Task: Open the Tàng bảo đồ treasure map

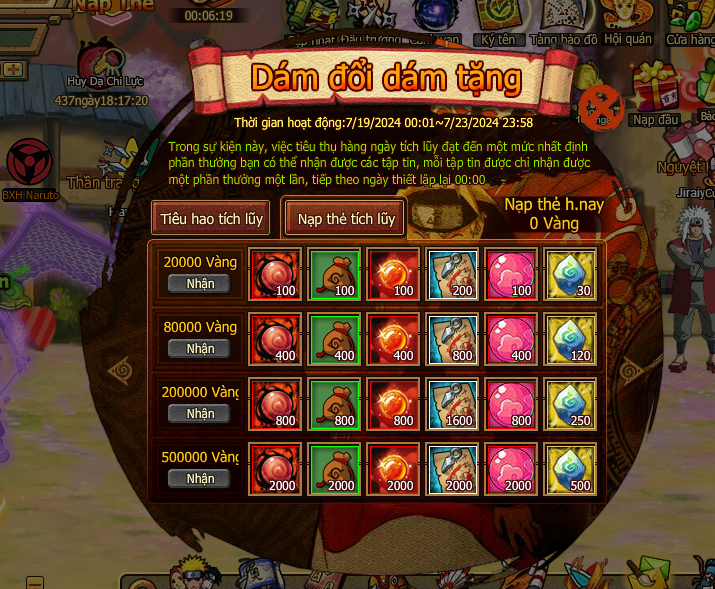Action: (564, 18)
